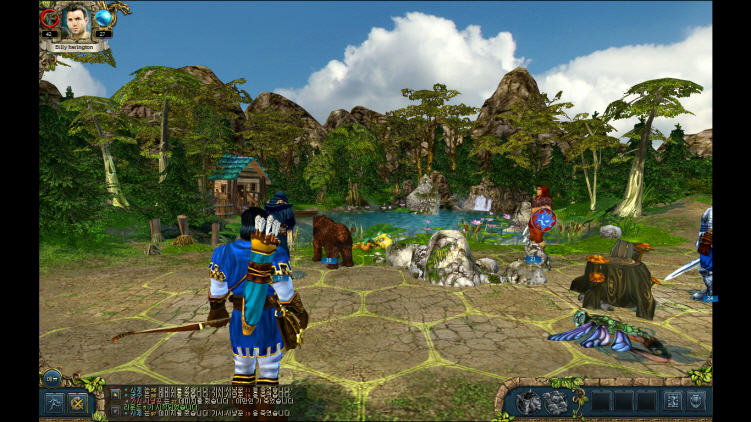
Task: Open Billy Herington's hero portrait
Action: click(76, 19)
